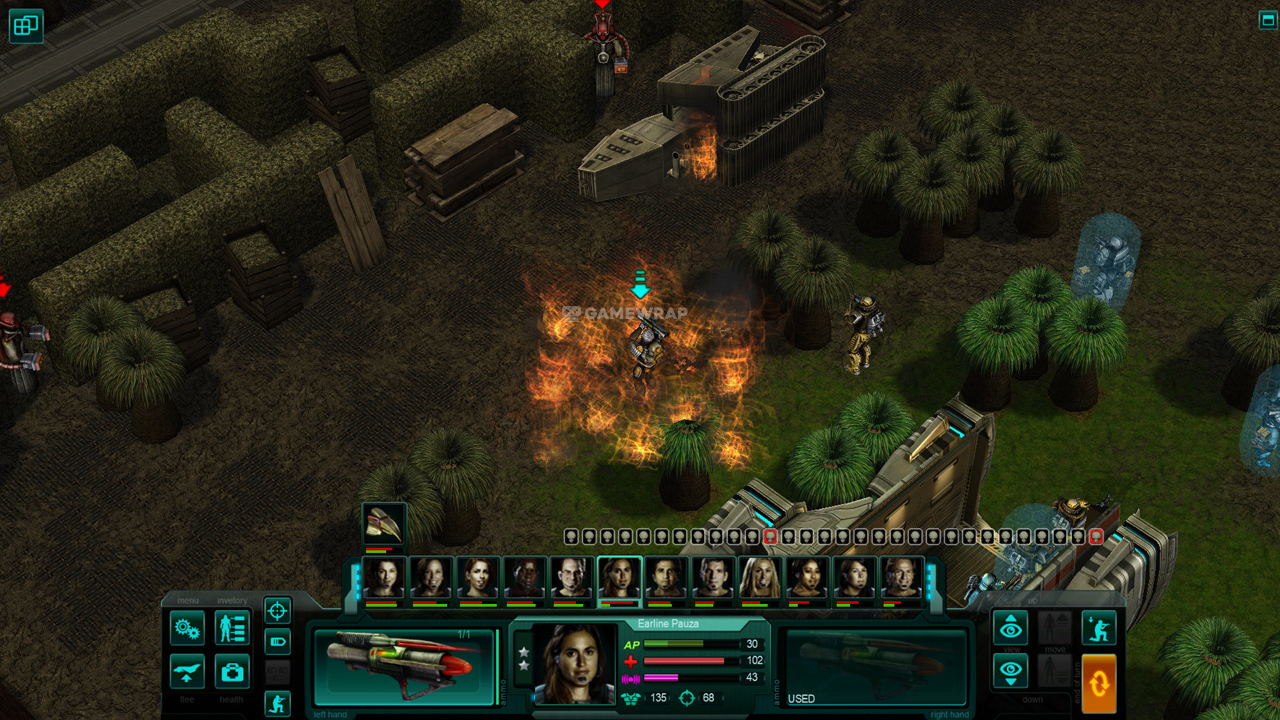Raise the view level with eye-up button
Screen dimensions: 1280x720
pos(1010,628)
